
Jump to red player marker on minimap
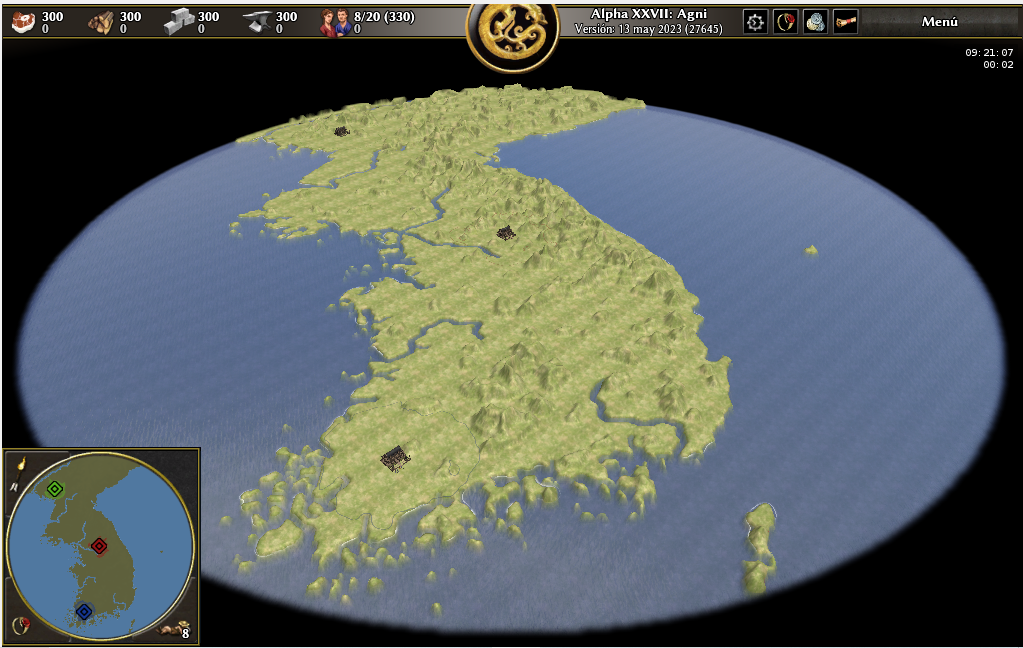point(99,546)
